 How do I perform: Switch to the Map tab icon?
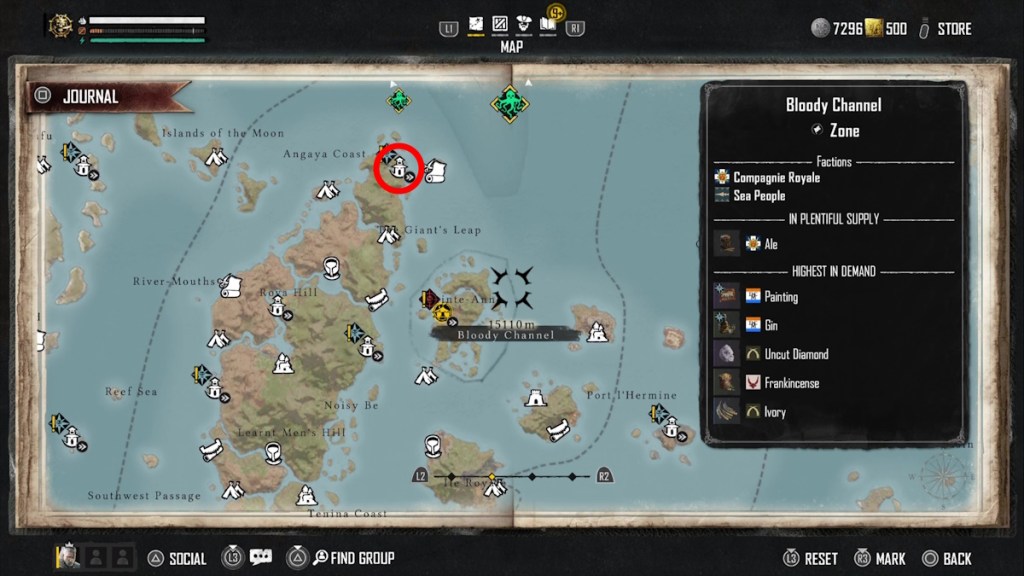475,24
